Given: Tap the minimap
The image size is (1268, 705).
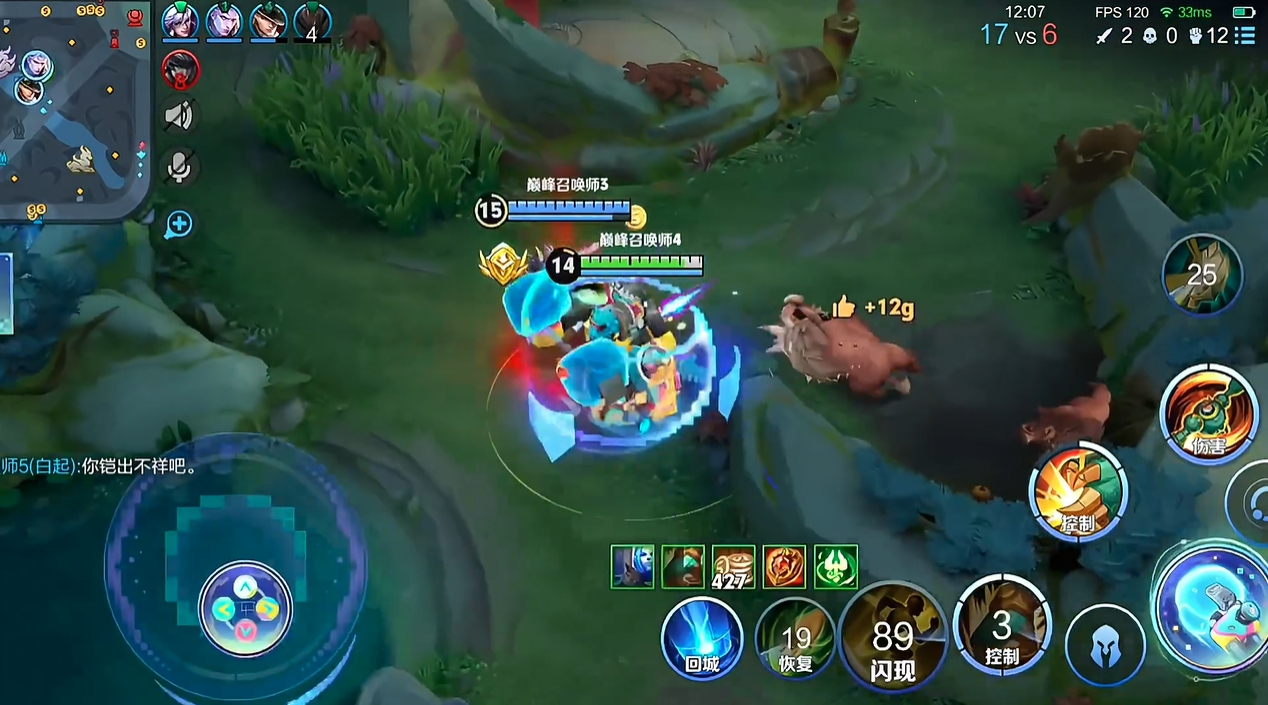Looking at the screenshot, I should [74, 110].
